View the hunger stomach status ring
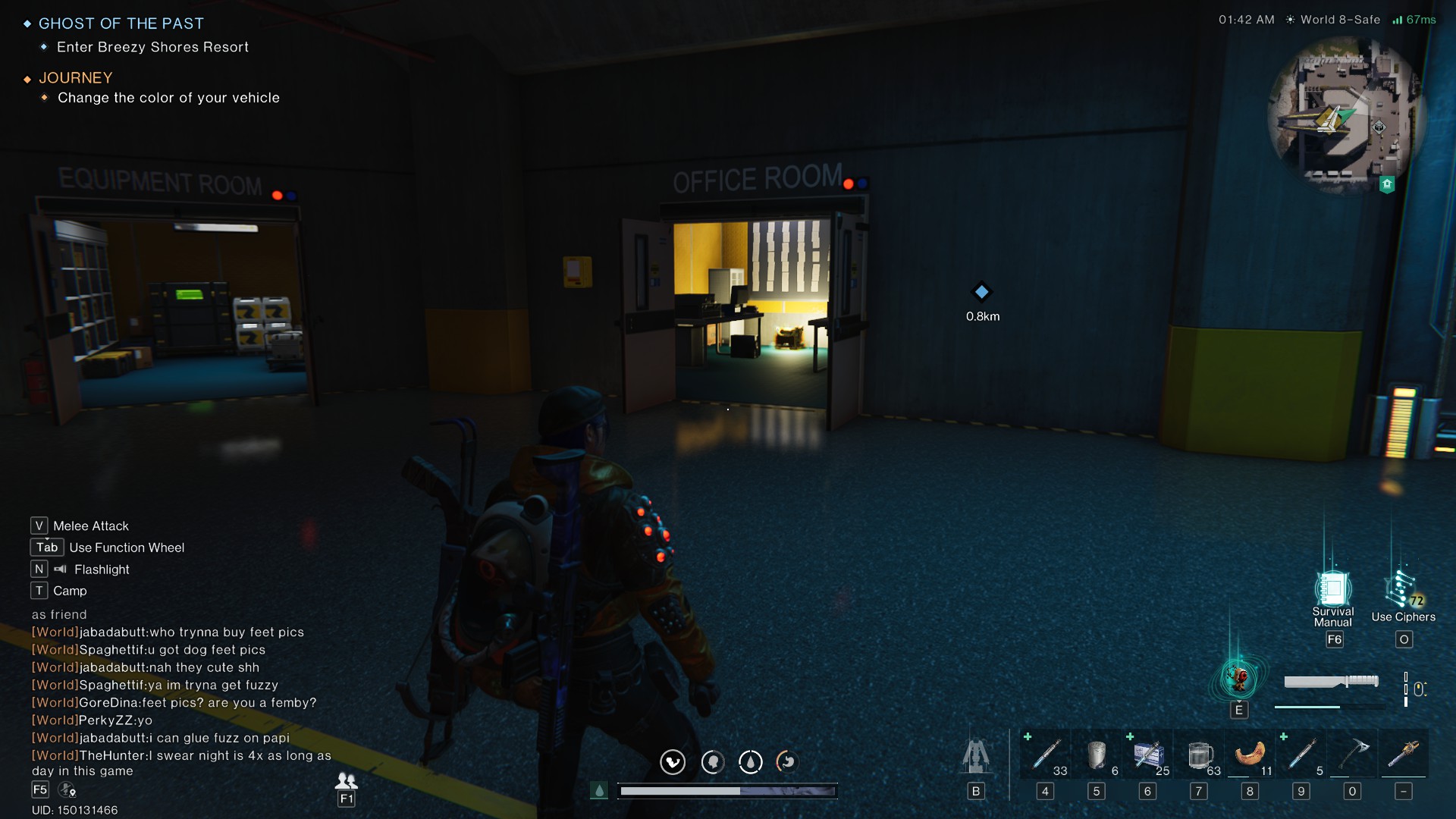This screenshot has width=1456, height=819. pyautogui.click(x=786, y=762)
